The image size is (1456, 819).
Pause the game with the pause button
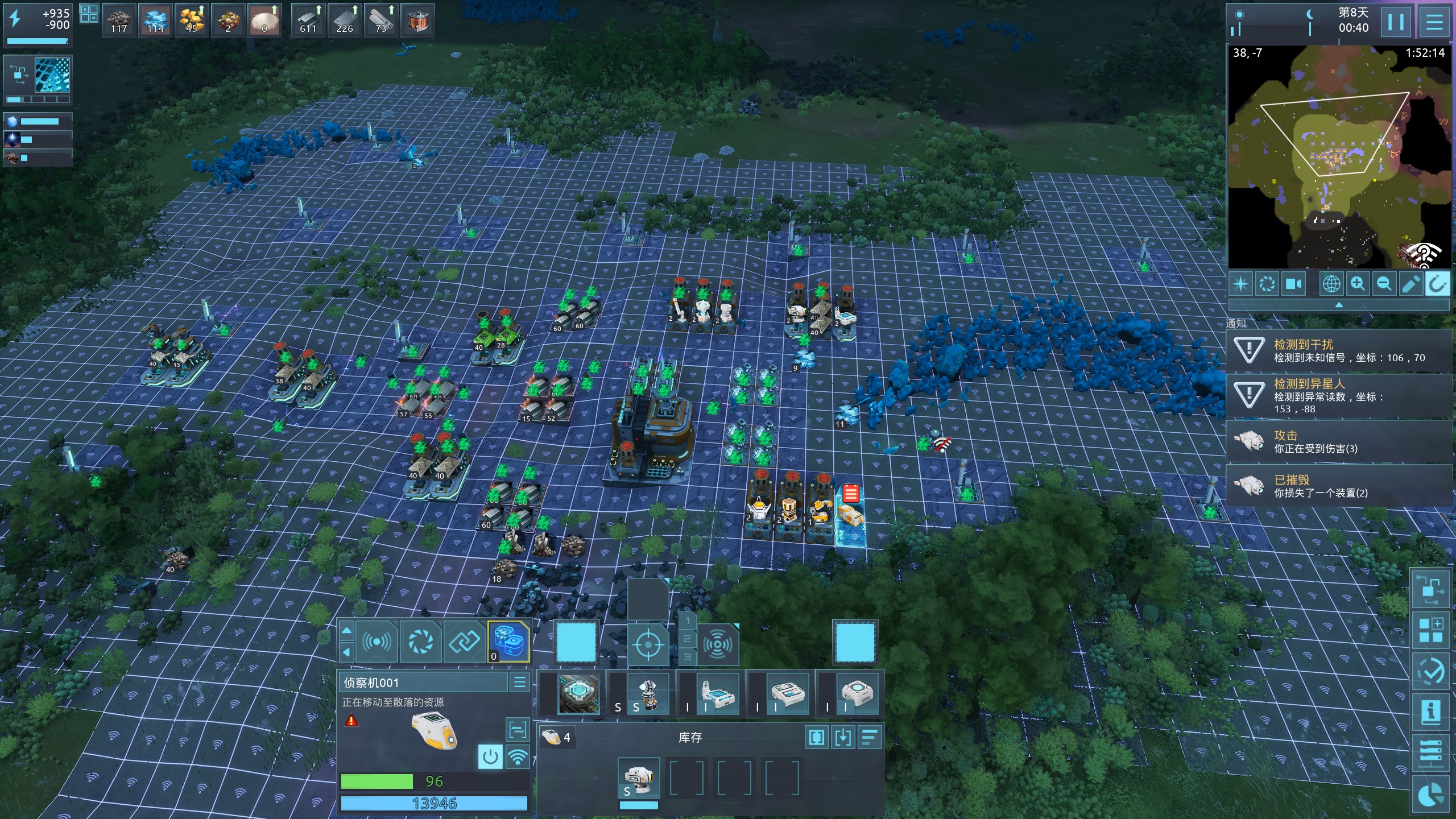[1395, 23]
